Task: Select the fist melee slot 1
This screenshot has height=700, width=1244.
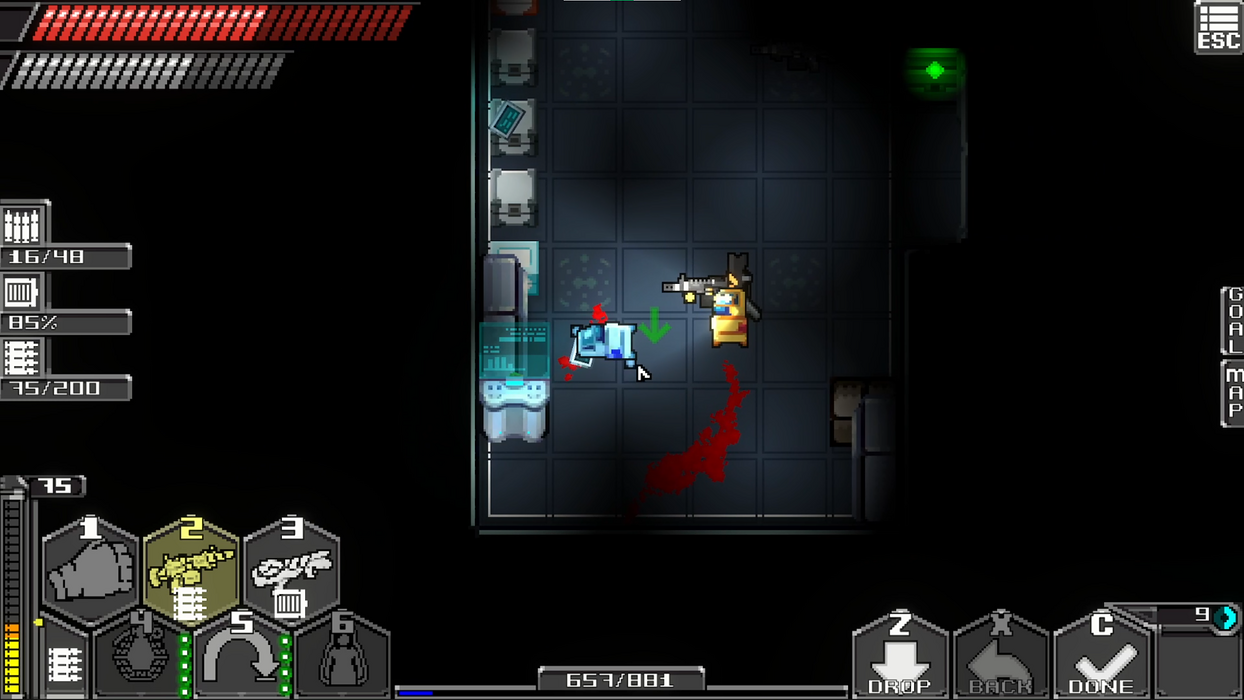Action: pyautogui.click(x=90, y=570)
